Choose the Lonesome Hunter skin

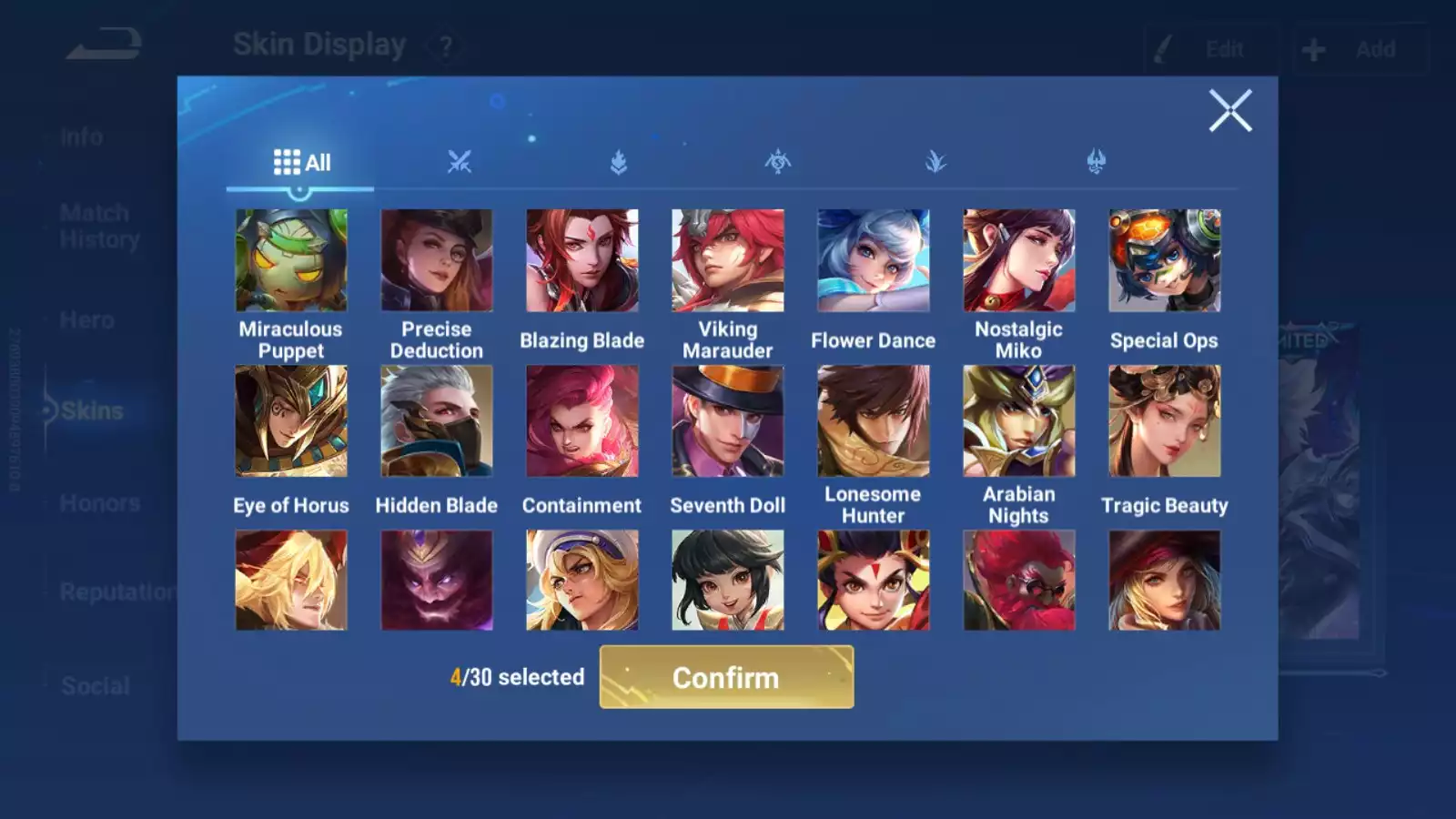(x=874, y=421)
